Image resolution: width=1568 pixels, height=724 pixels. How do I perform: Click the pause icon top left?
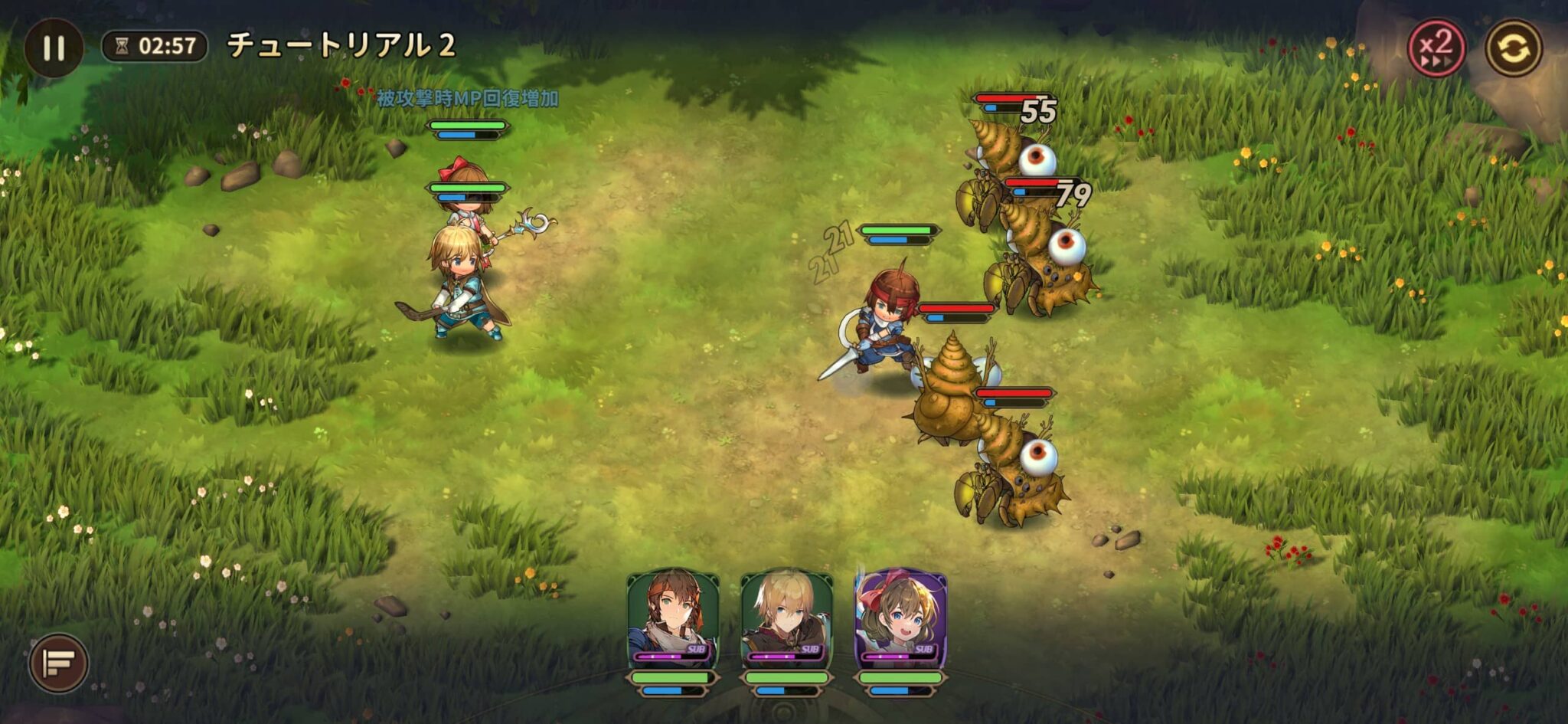pos(52,48)
